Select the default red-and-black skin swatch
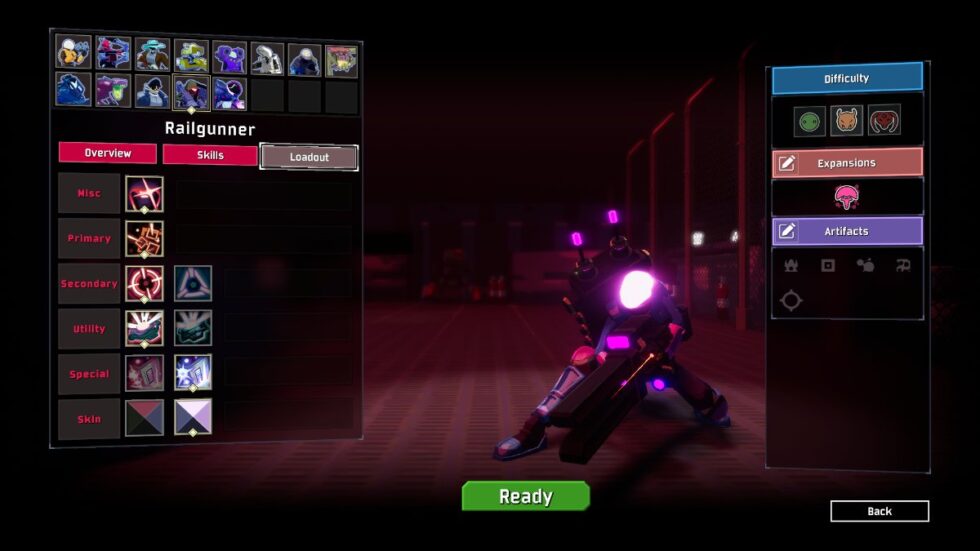 tap(144, 418)
